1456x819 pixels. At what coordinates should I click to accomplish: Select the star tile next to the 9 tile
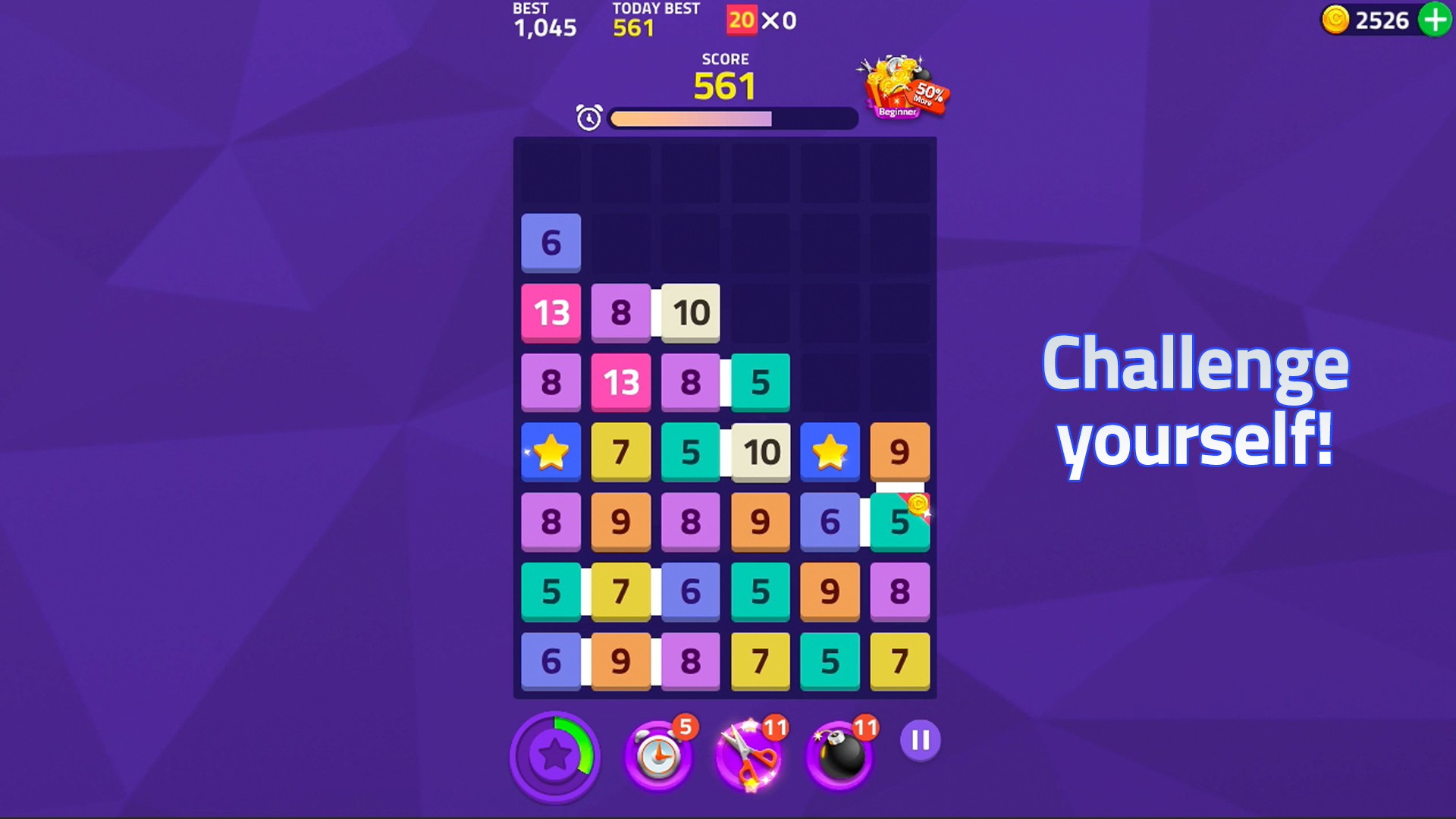[830, 452]
